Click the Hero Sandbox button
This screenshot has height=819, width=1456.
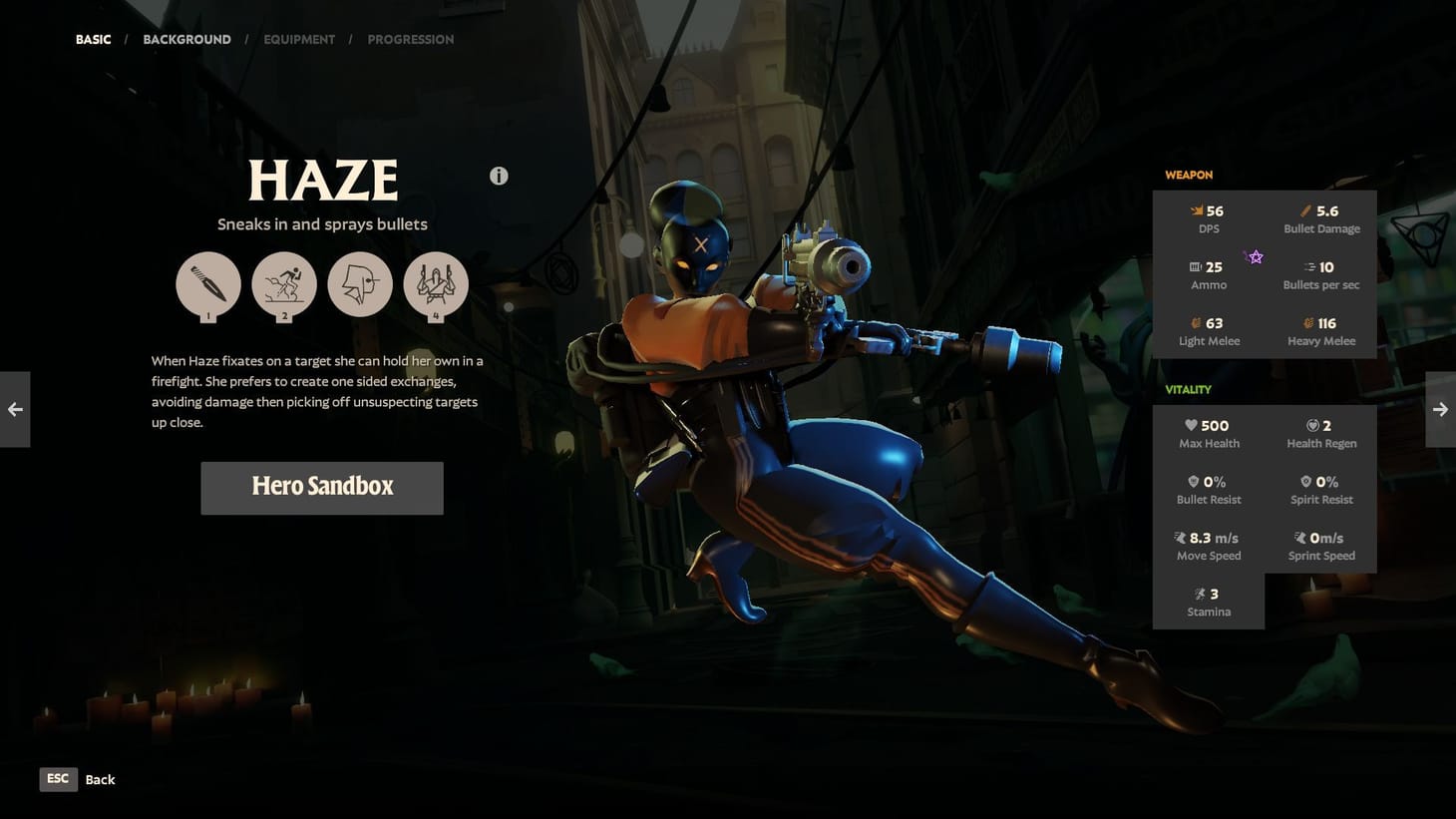[321, 487]
